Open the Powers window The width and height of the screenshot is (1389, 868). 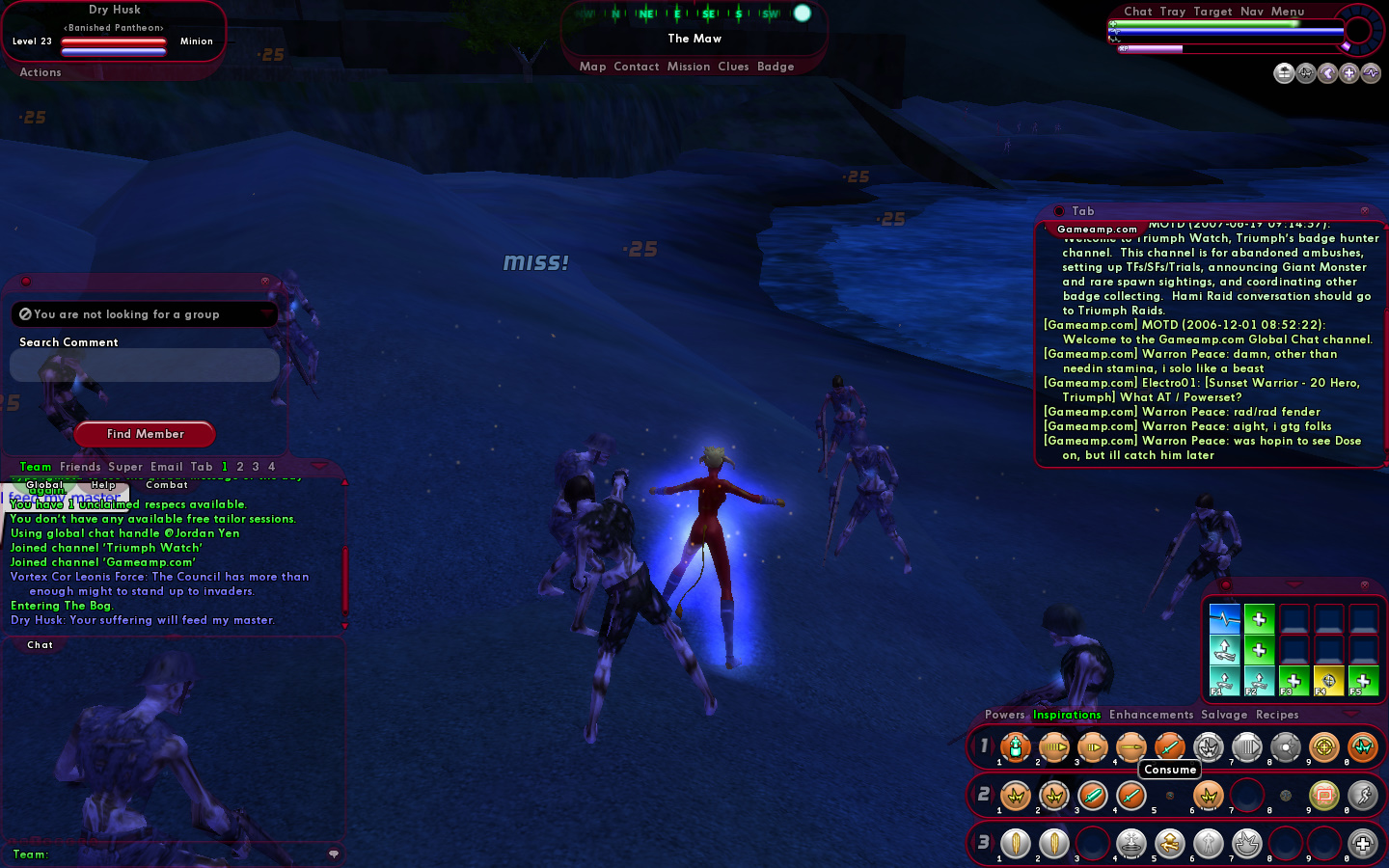click(1004, 715)
